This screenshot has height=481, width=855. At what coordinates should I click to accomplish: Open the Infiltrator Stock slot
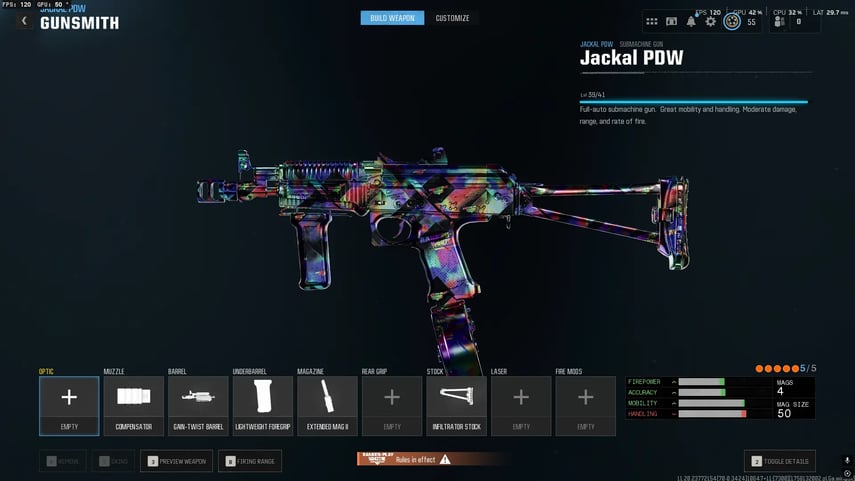click(456, 405)
